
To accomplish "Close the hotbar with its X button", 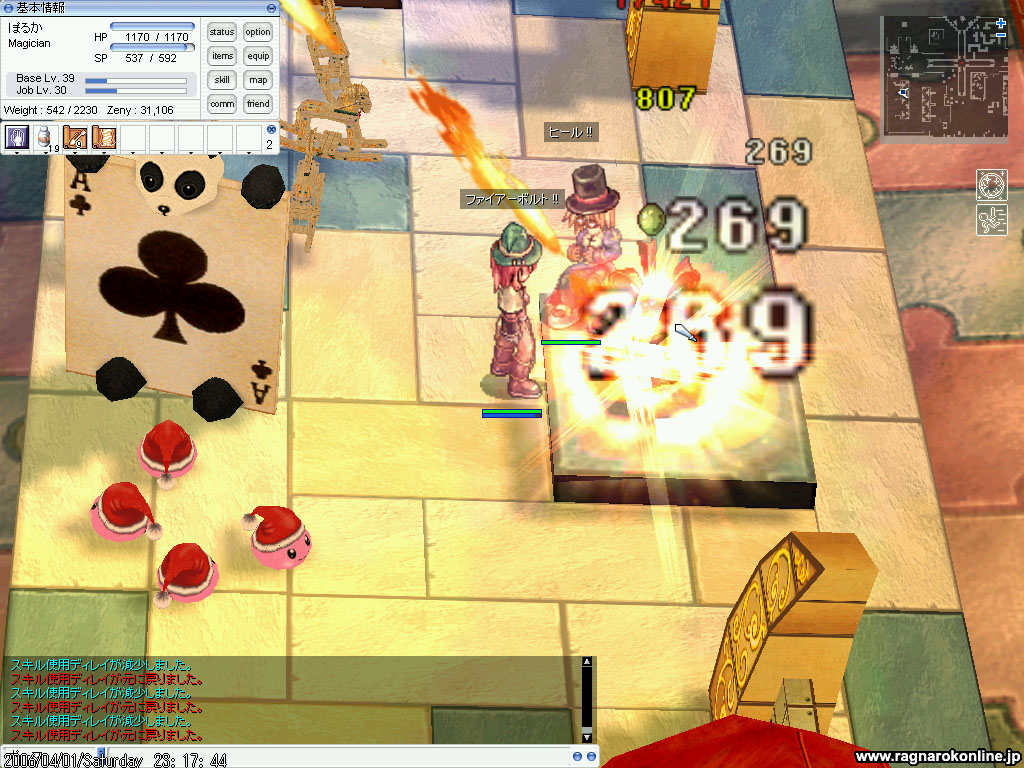I will click(271, 130).
